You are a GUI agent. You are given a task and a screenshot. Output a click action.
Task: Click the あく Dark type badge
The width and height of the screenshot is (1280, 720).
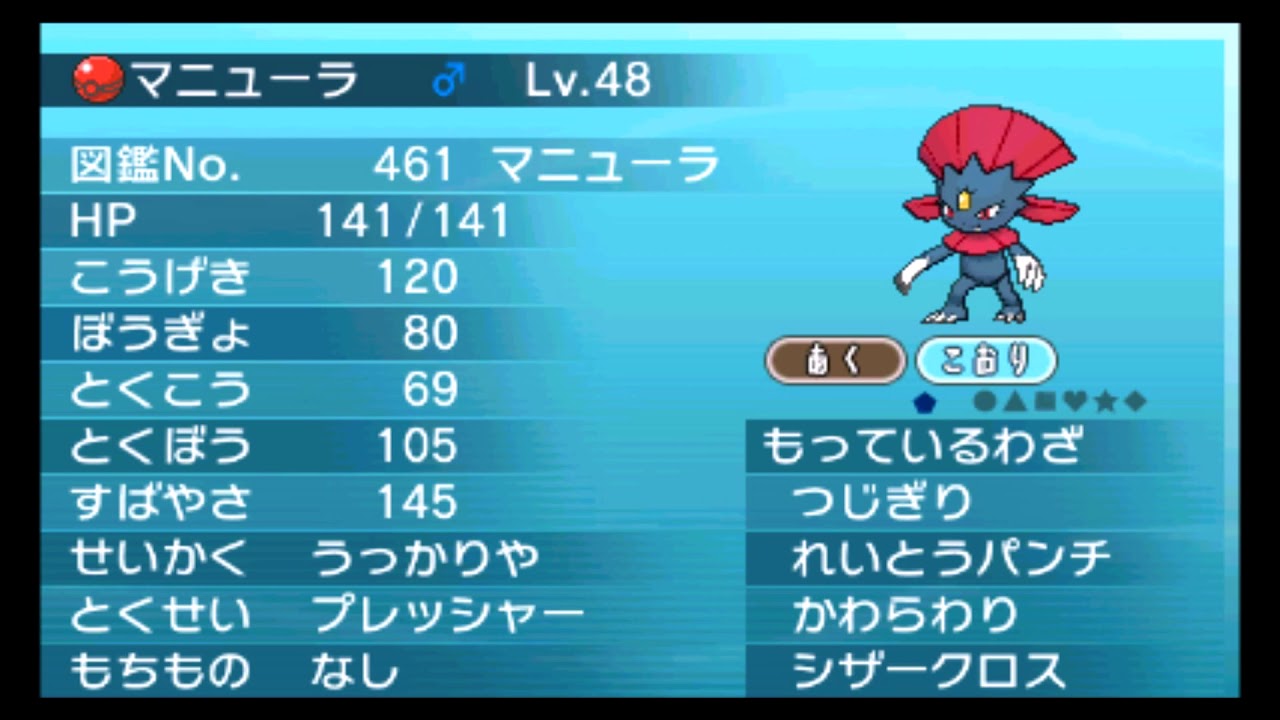[836, 360]
